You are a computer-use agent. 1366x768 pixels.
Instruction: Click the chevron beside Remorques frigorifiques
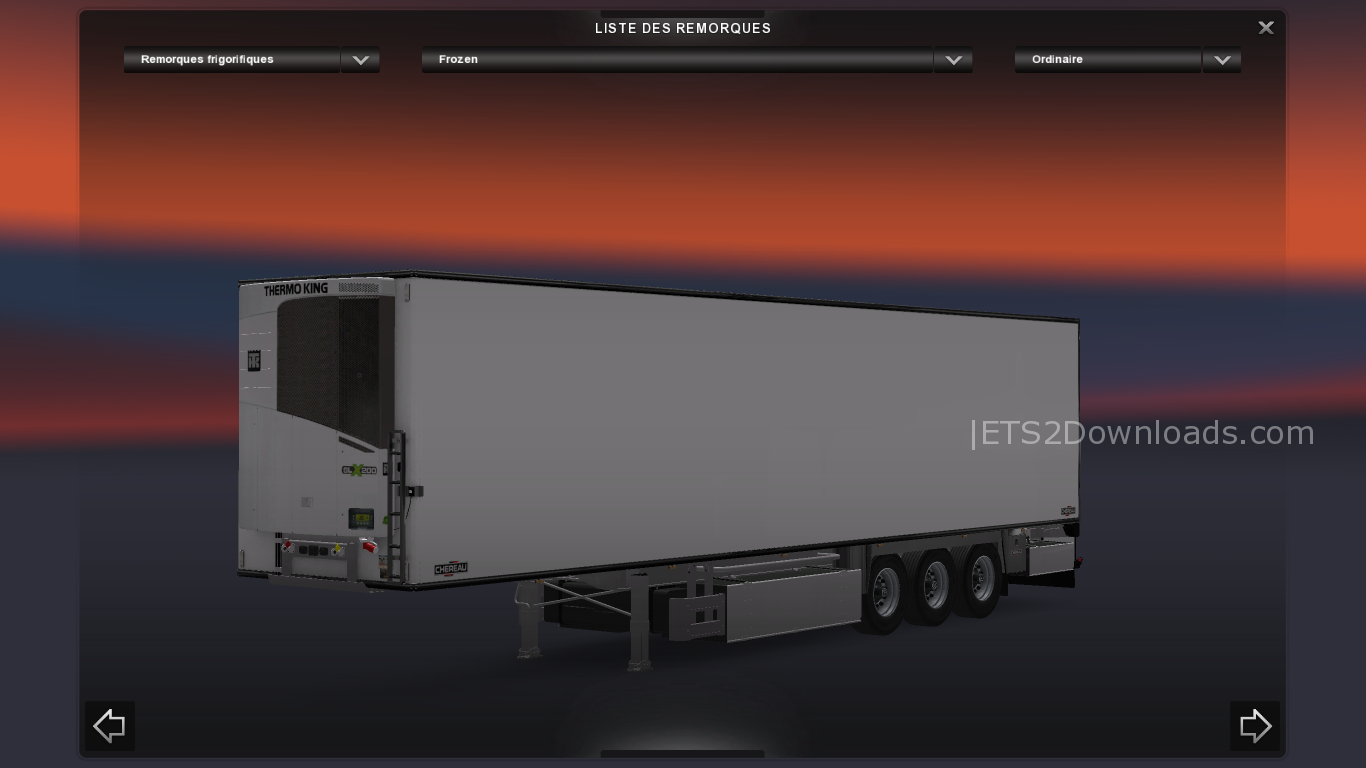(360, 60)
